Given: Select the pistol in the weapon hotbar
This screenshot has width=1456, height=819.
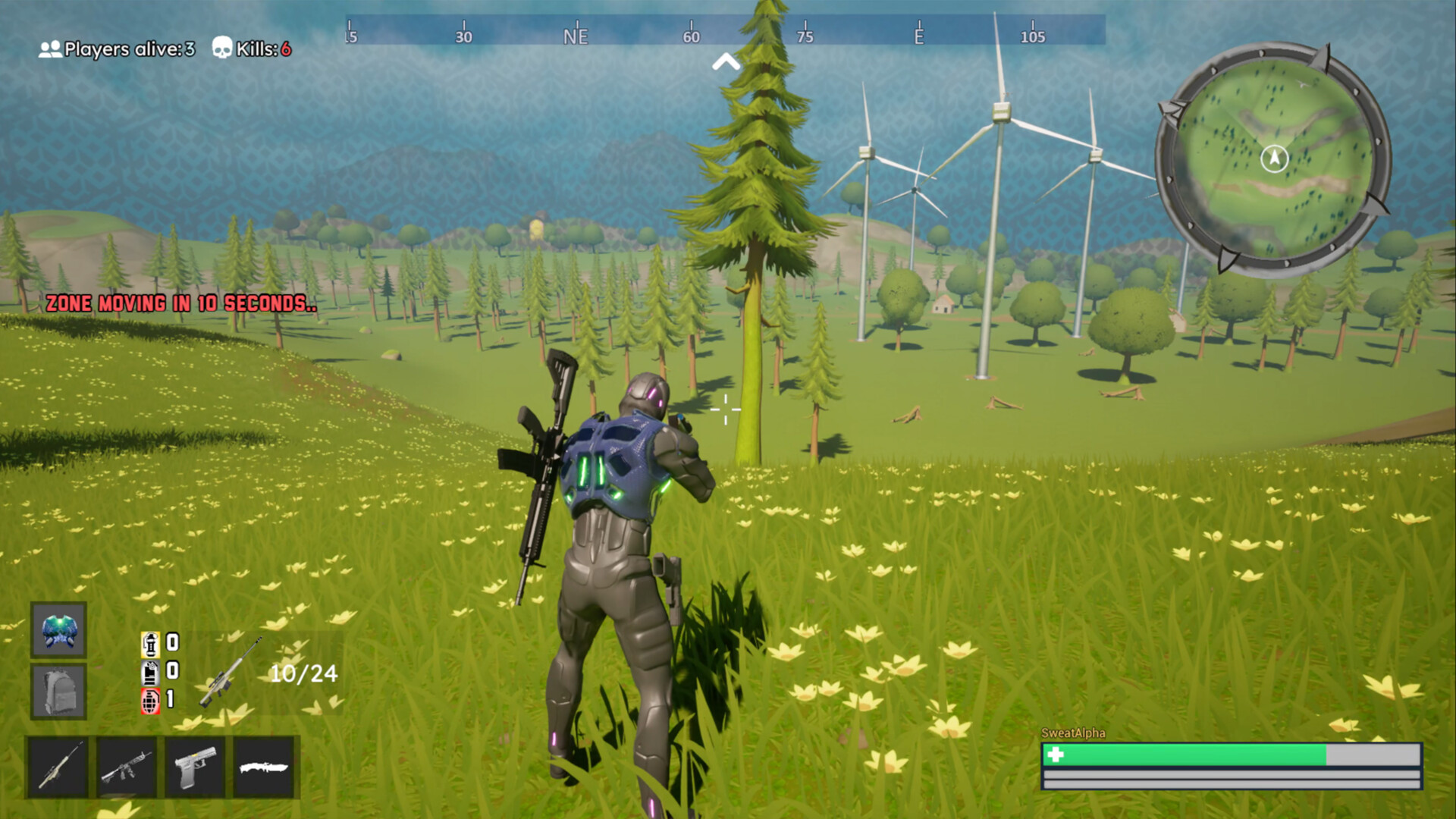Looking at the screenshot, I should click(195, 767).
